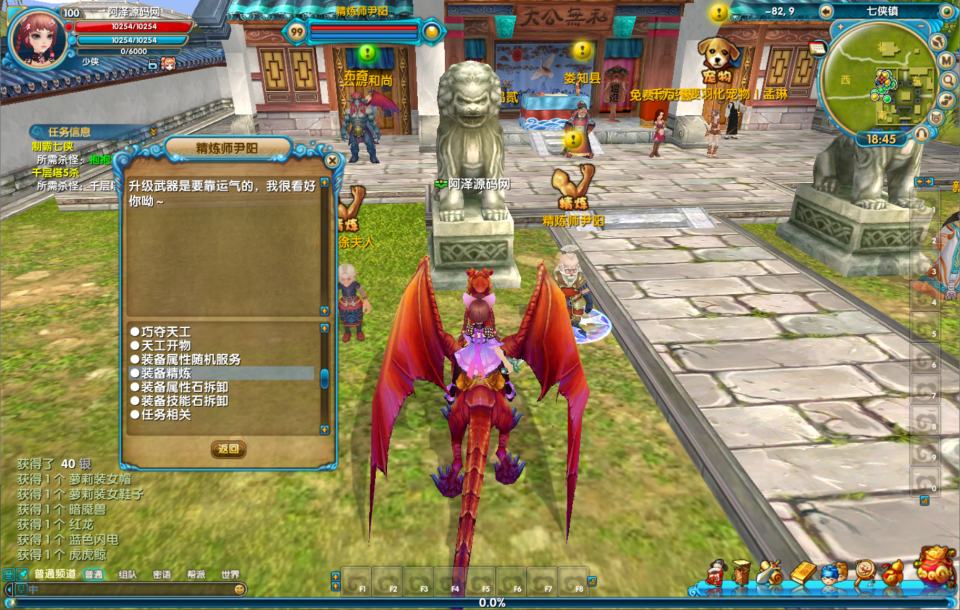Switch chat to the 组队 channel
Image resolution: width=960 pixels, height=610 pixels.
coord(128,575)
